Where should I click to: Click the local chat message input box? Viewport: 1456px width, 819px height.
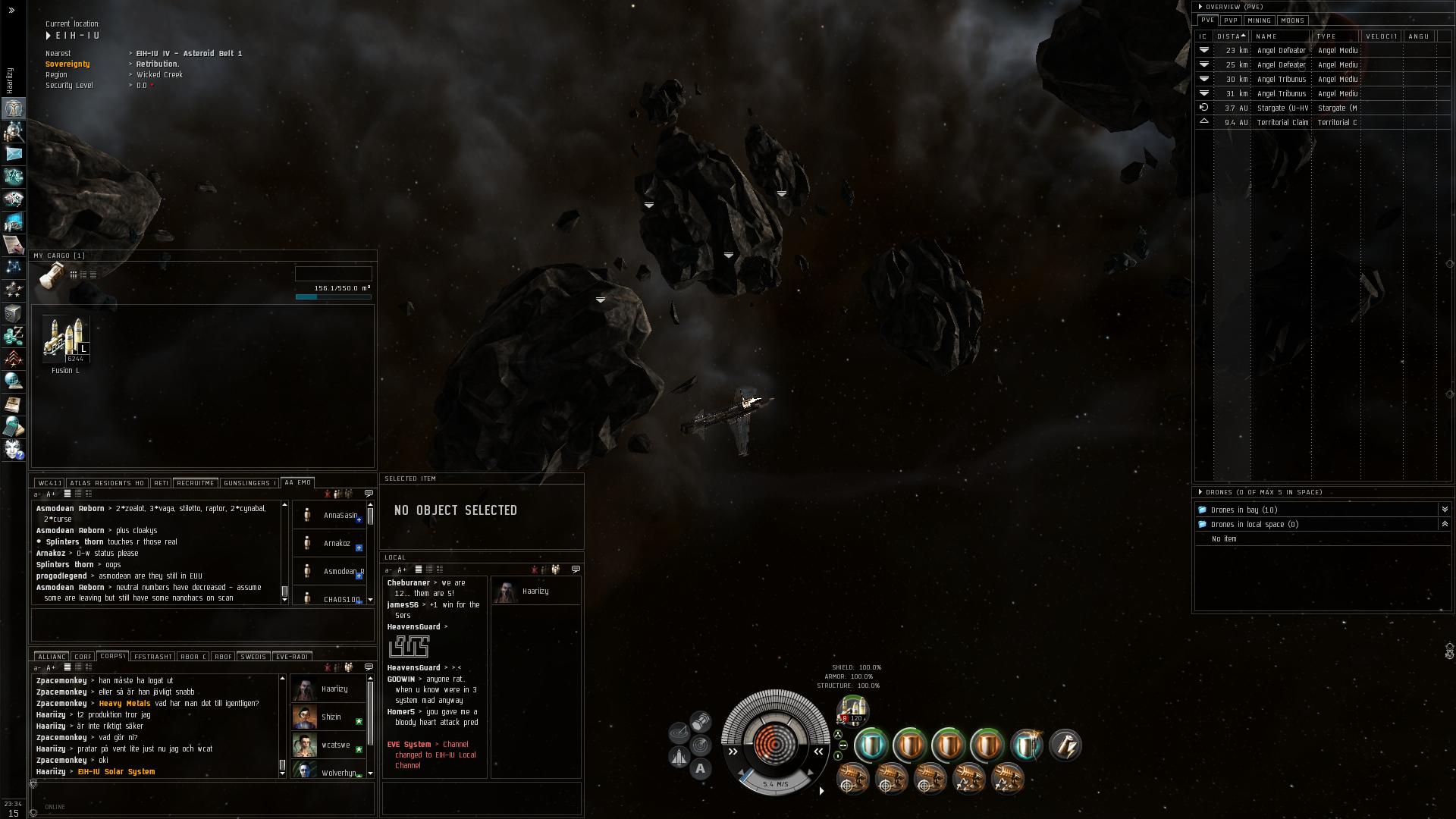click(481, 799)
